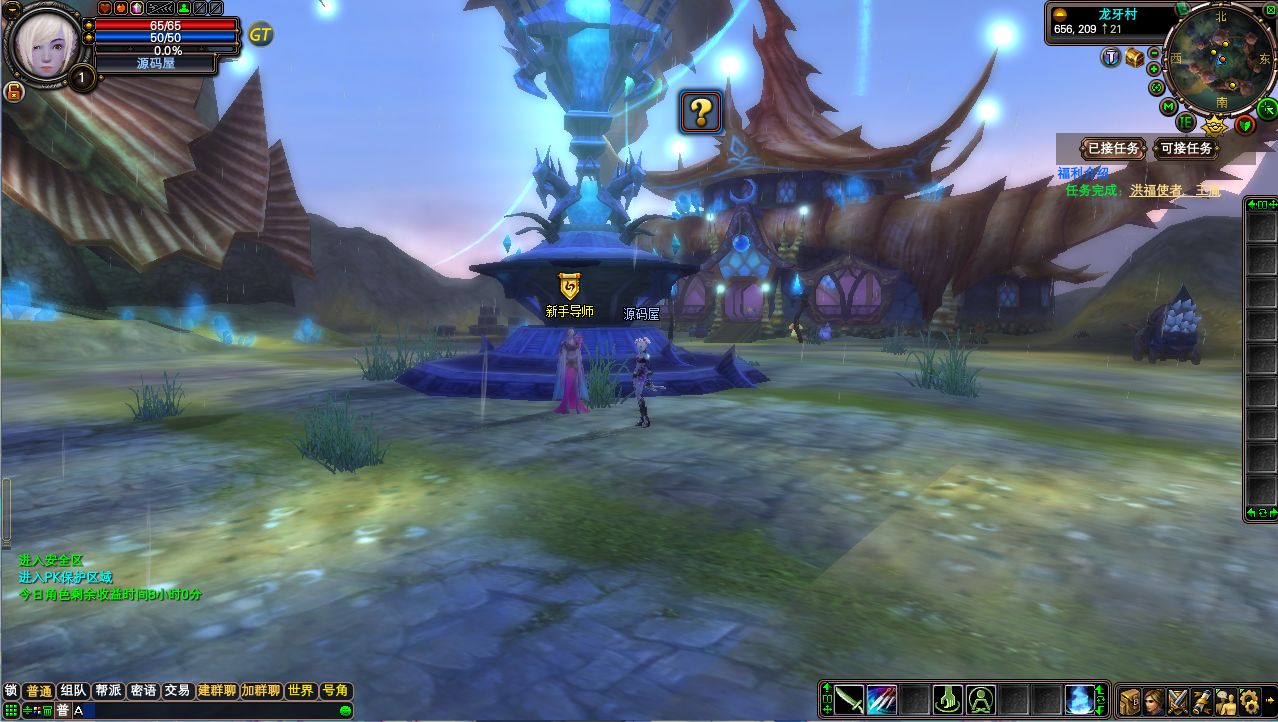Show the 可接任务 available quests list
The image size is (1278, 722).
coord(1187,148)
